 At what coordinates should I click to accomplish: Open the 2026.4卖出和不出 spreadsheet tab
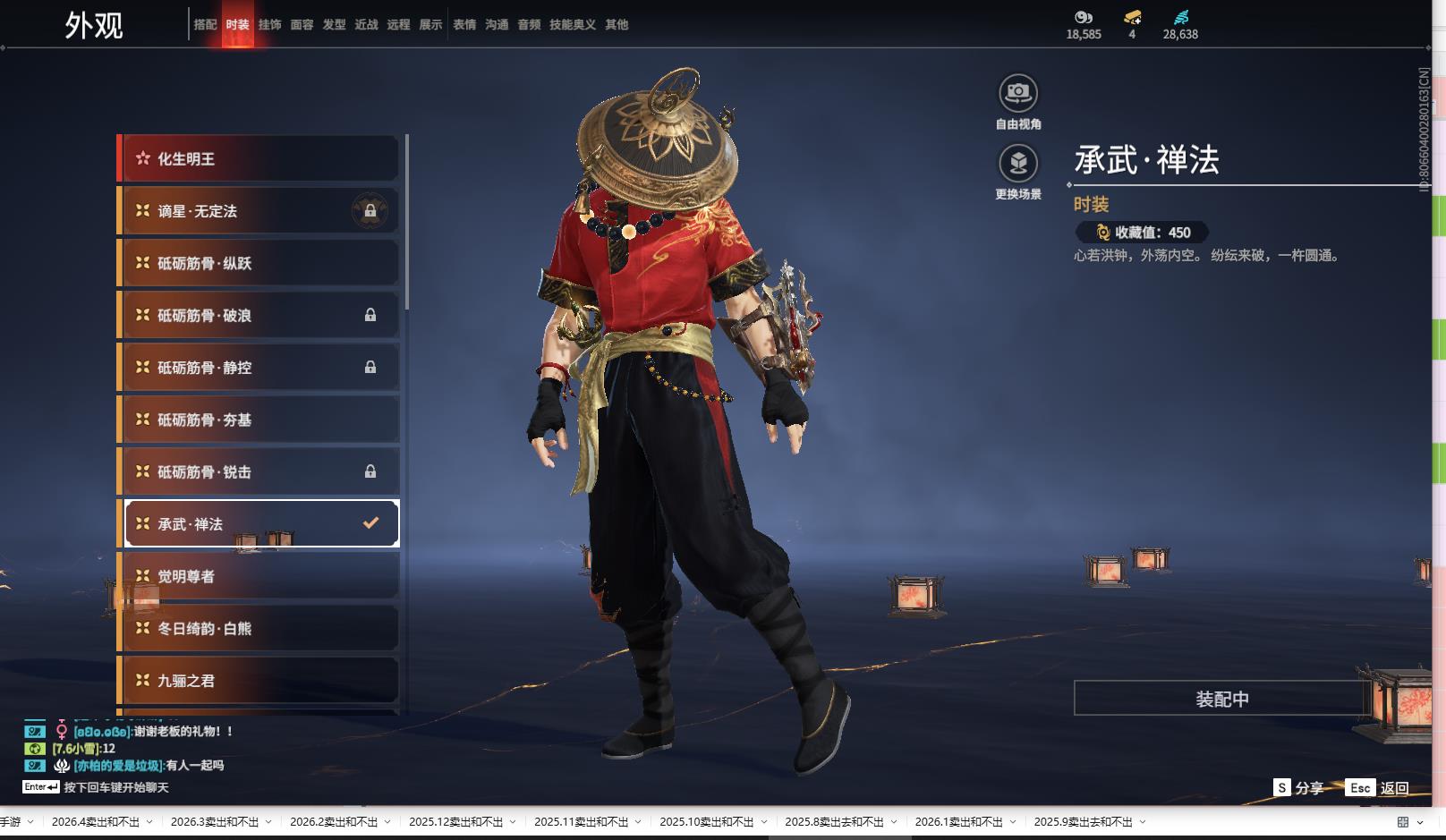click(96, 822)
